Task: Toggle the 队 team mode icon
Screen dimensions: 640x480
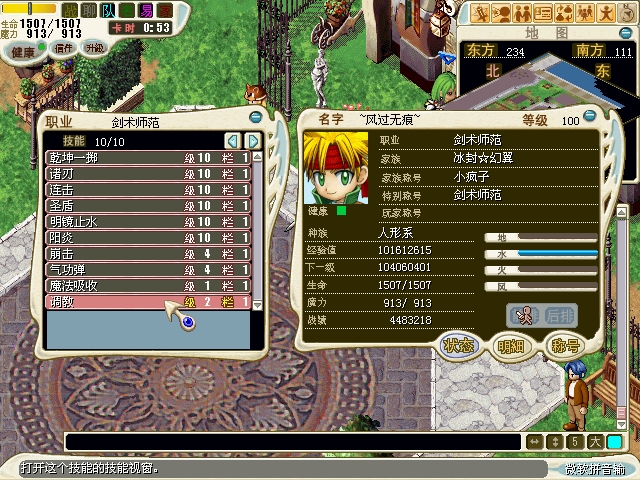Action: [x=108, y=9]
